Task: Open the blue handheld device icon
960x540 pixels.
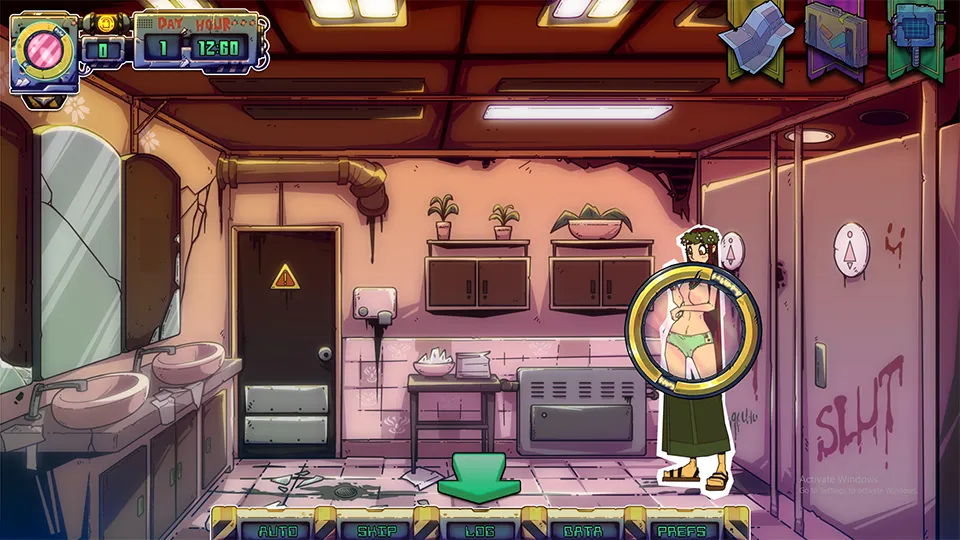Action: (x=916, y=36)
